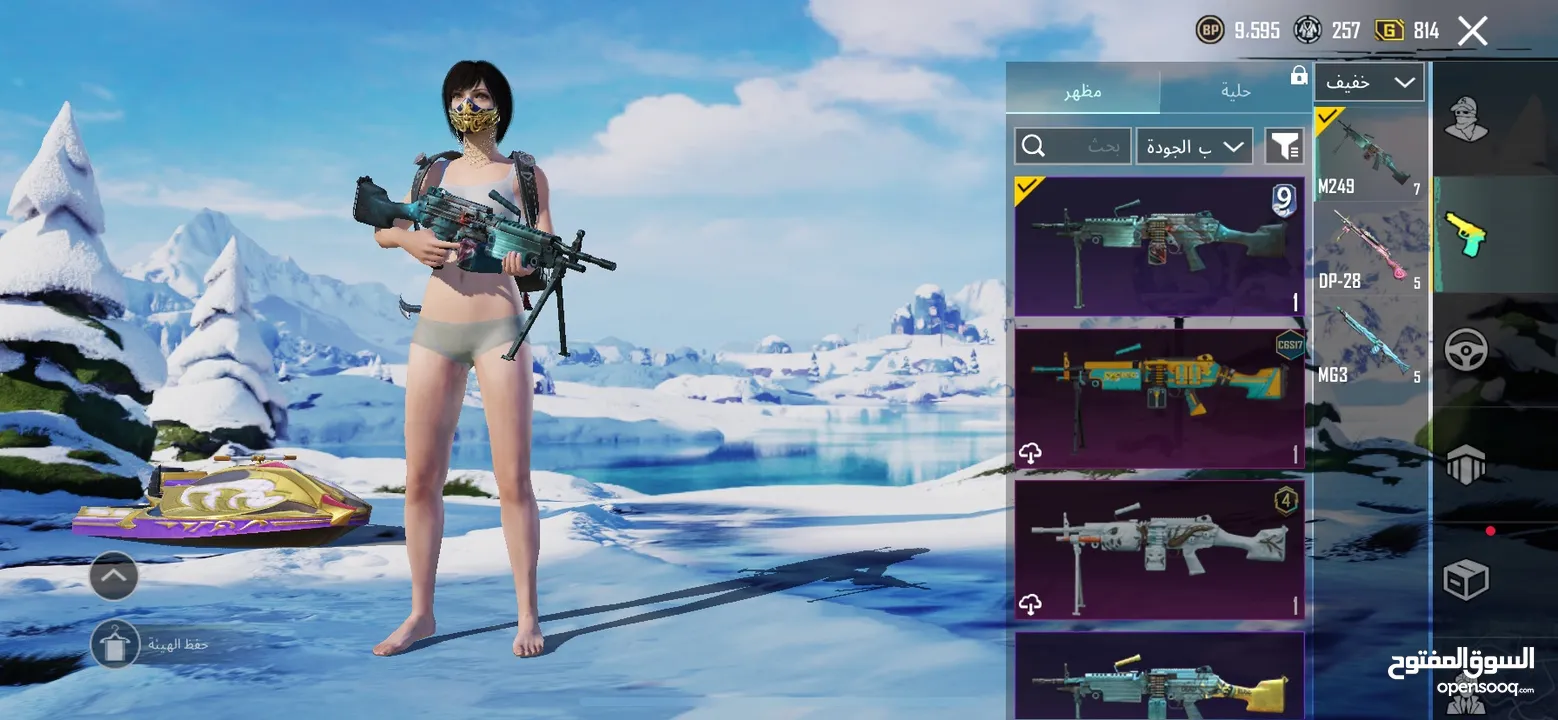Select the M249 weapon entry
The height and width of the screenshot is (720, 1558).
click(1370, 155)
